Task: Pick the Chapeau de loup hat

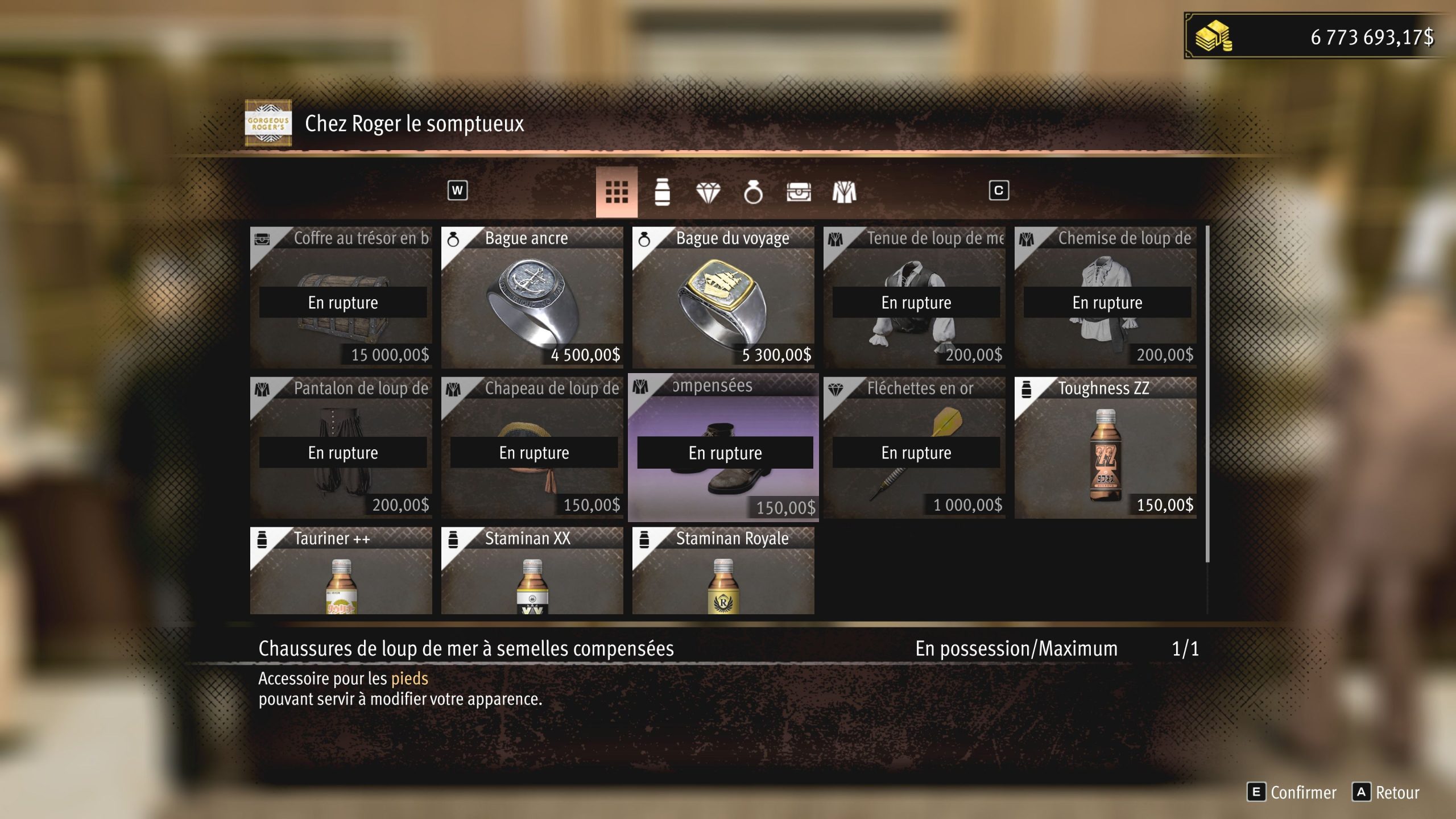Action: (532, 448)
